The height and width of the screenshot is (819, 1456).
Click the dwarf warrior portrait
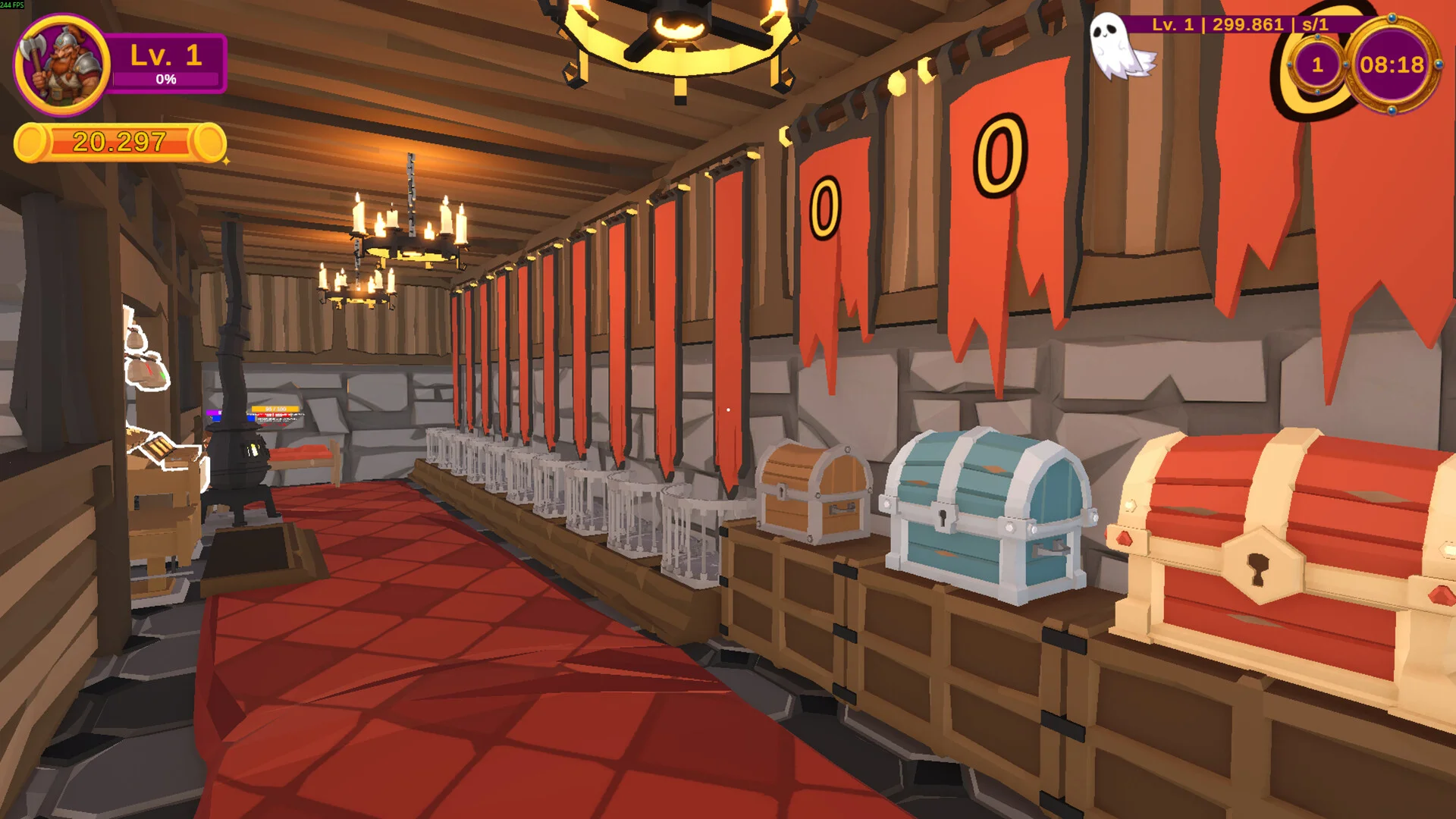click(x=62, y=65)
